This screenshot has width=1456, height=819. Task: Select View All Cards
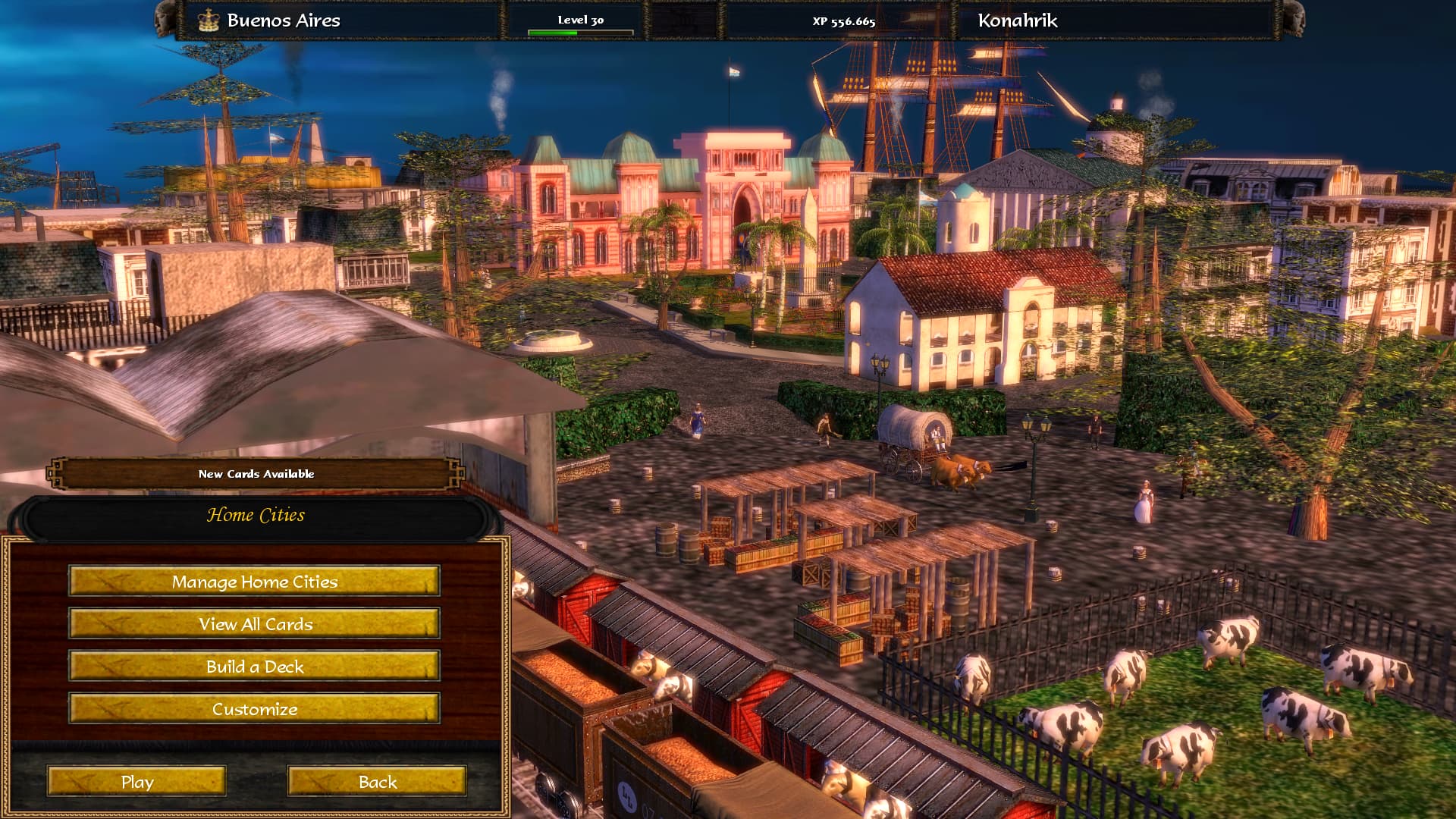tap(254, 624)
